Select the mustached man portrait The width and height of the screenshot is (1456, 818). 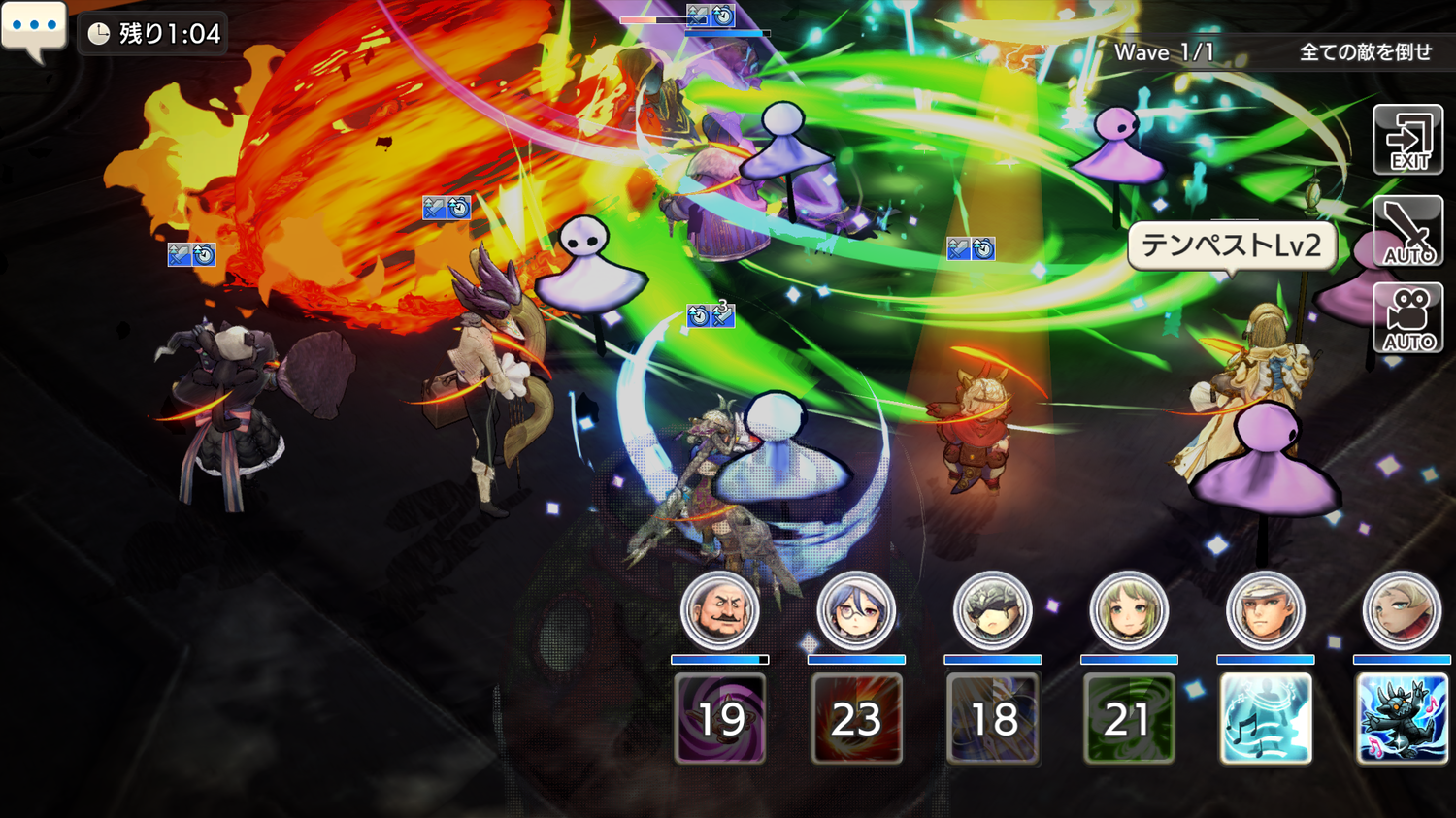719,611
